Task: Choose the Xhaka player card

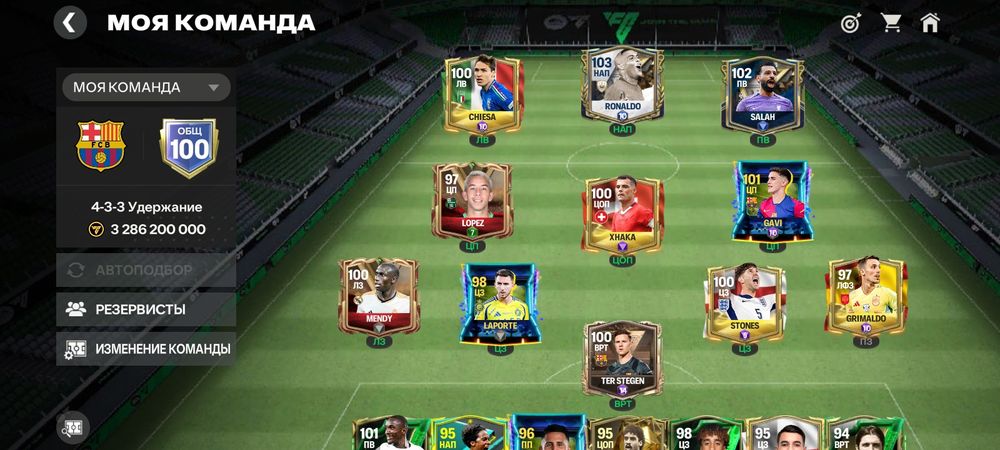Action: (622, 214)
